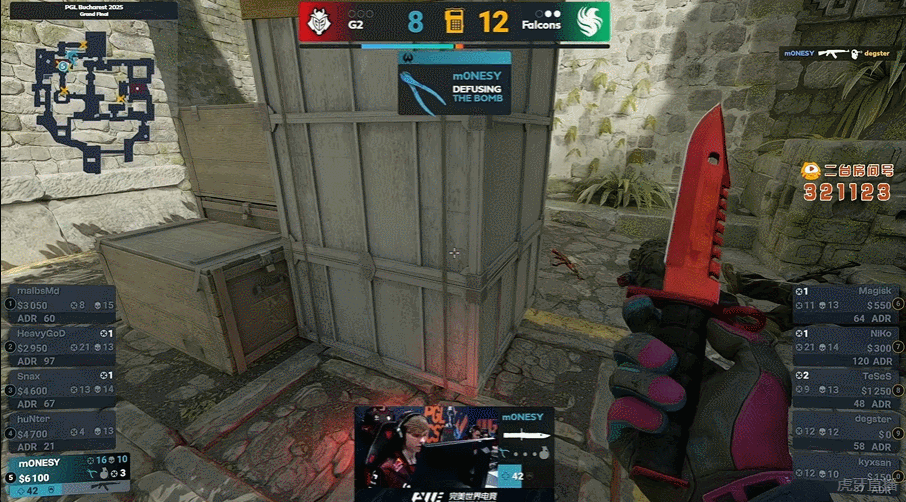The image size is (906, 502).
Task: Spectate HeavyGoD from the team panel
Action: [x=60, y=346]
